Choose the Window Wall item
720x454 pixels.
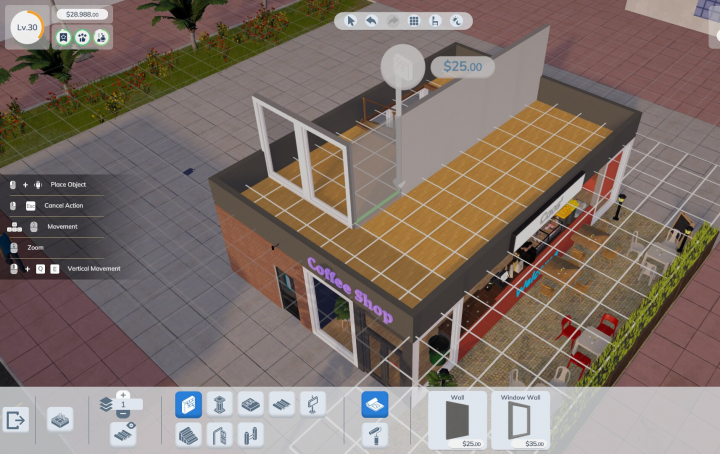520,419
